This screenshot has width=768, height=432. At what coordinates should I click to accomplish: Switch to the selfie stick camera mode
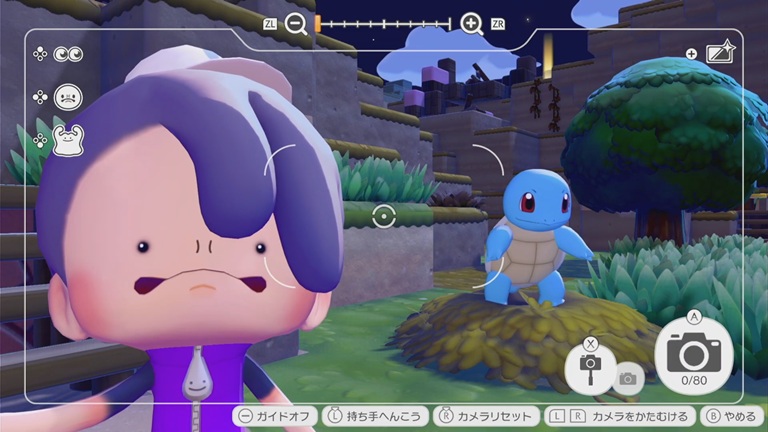(589, 366)
